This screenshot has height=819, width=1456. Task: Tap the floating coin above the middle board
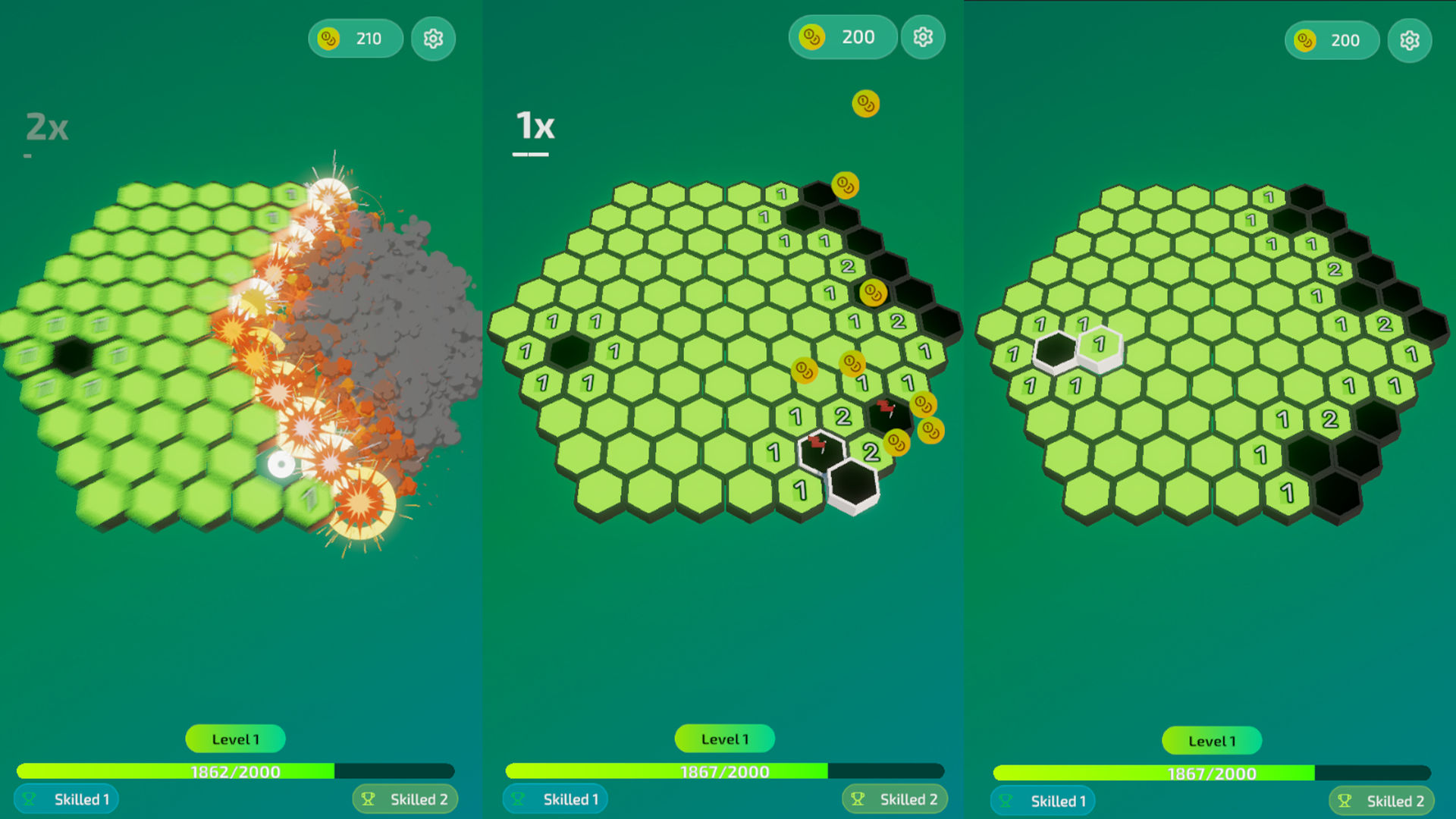tap(864, 105)
